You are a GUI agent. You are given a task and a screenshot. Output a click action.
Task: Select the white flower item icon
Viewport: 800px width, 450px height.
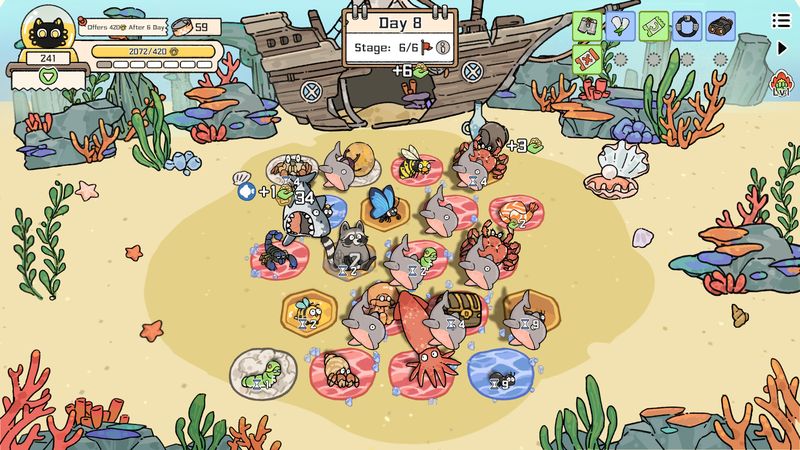pyautogui.click(x=620, y=23)
